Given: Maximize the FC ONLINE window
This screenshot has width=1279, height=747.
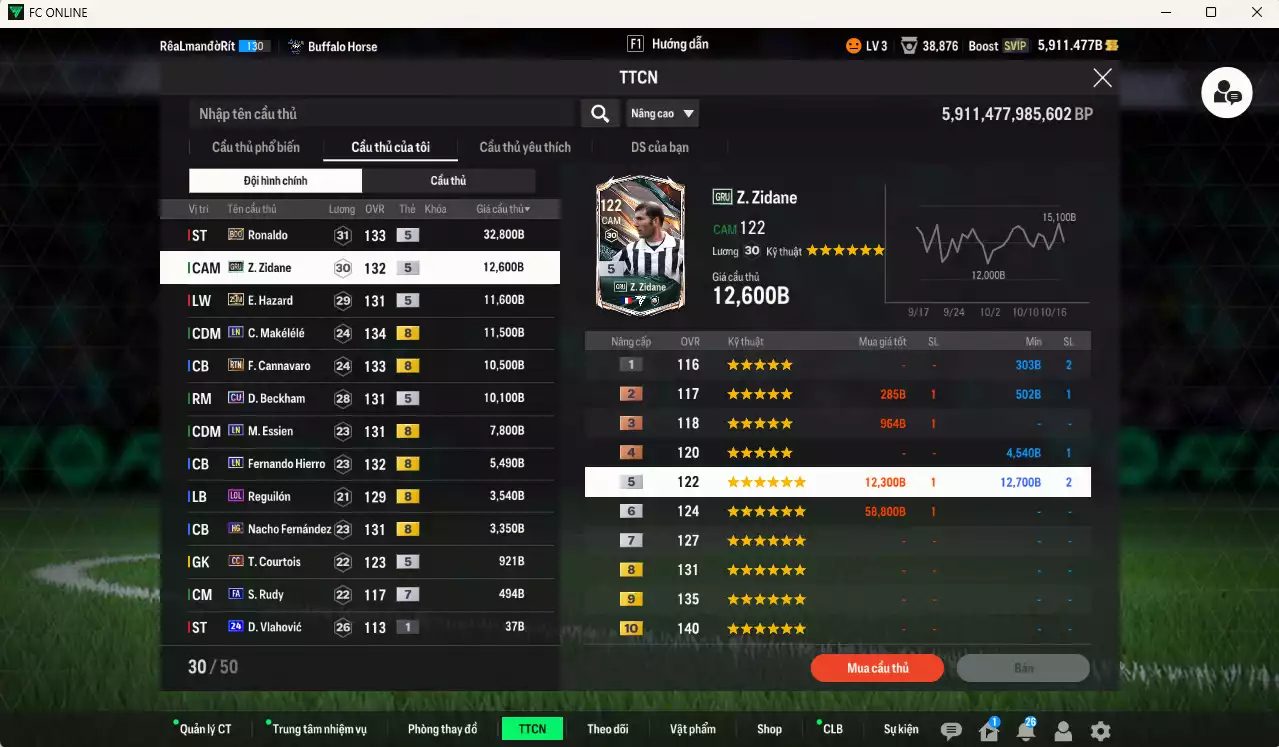Looking at the screenshot, I should [1211, 12].
